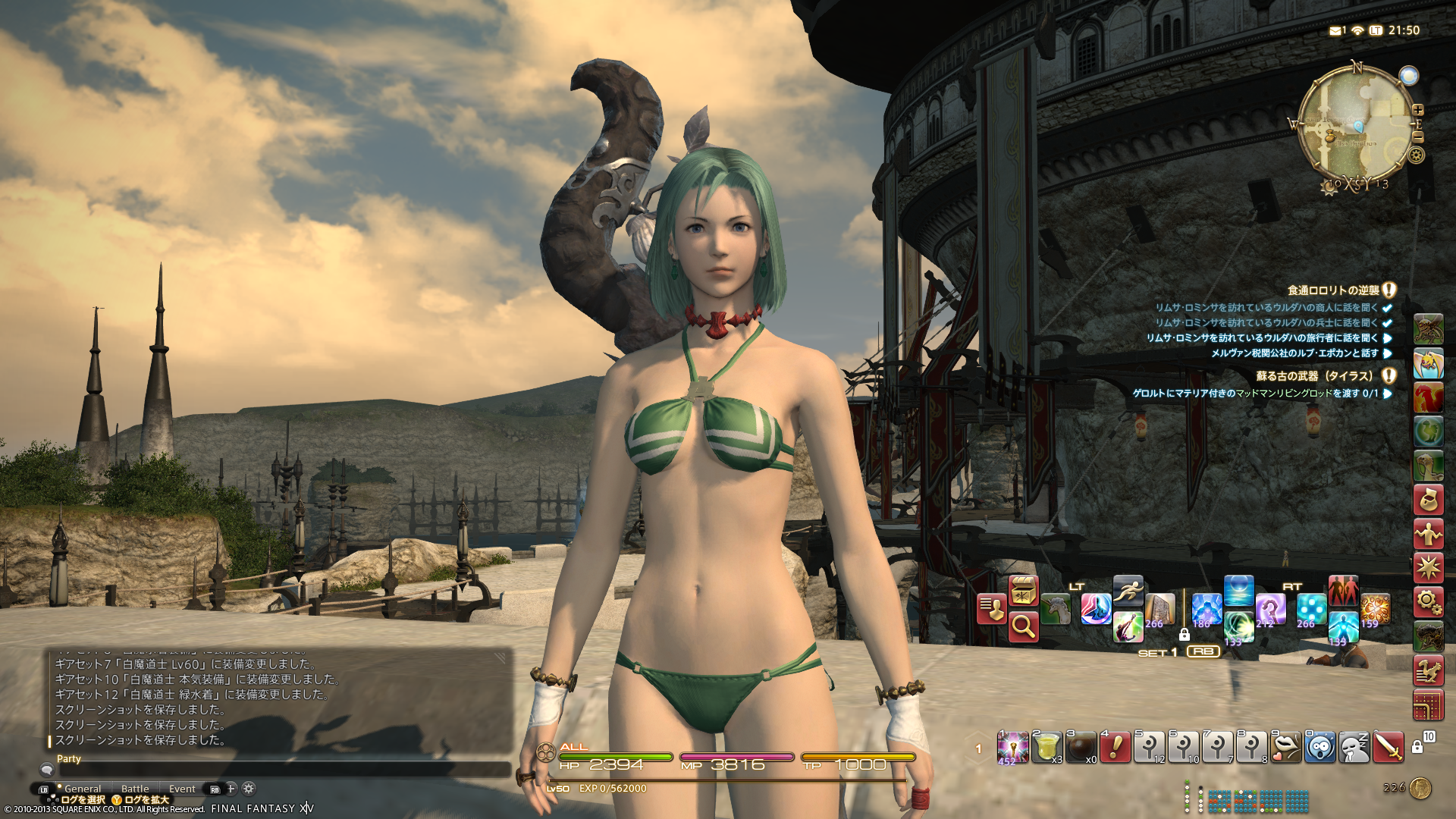Use the yellow potion in hotbar slot 2
The image size is (1456, 819).
pos(1047,748)
